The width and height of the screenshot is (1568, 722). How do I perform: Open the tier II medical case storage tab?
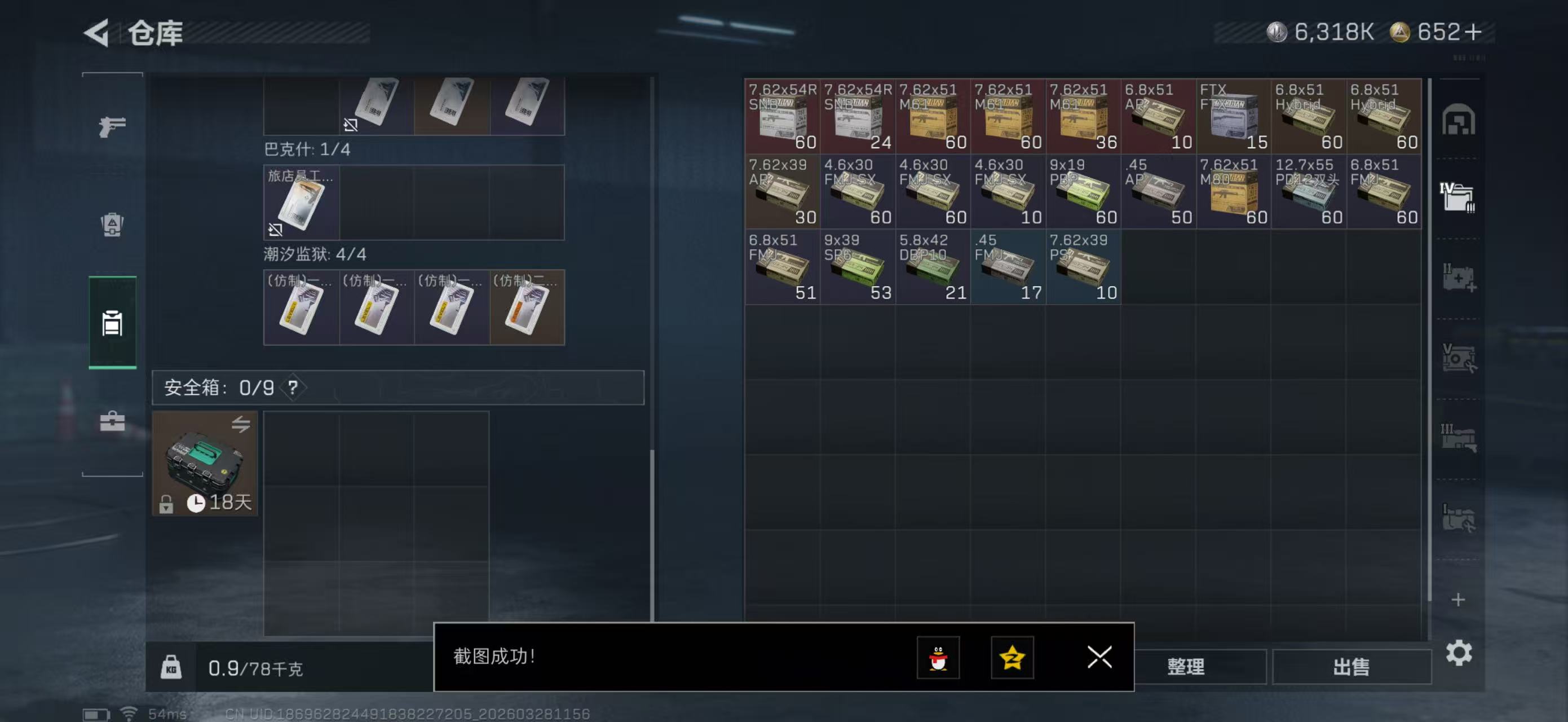(x=1460, y=278)
